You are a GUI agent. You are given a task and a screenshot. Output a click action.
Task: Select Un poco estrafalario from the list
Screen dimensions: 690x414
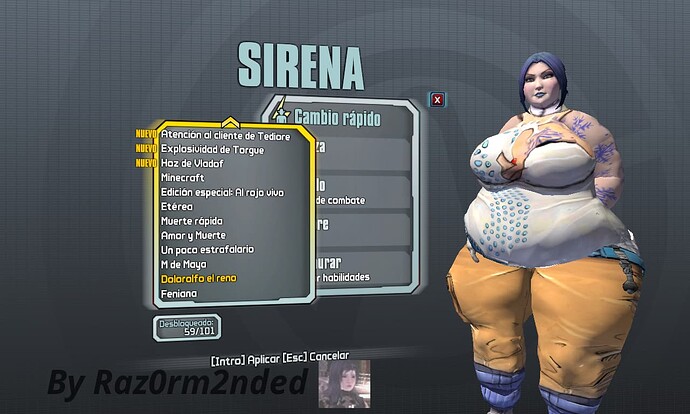[207, 249]
